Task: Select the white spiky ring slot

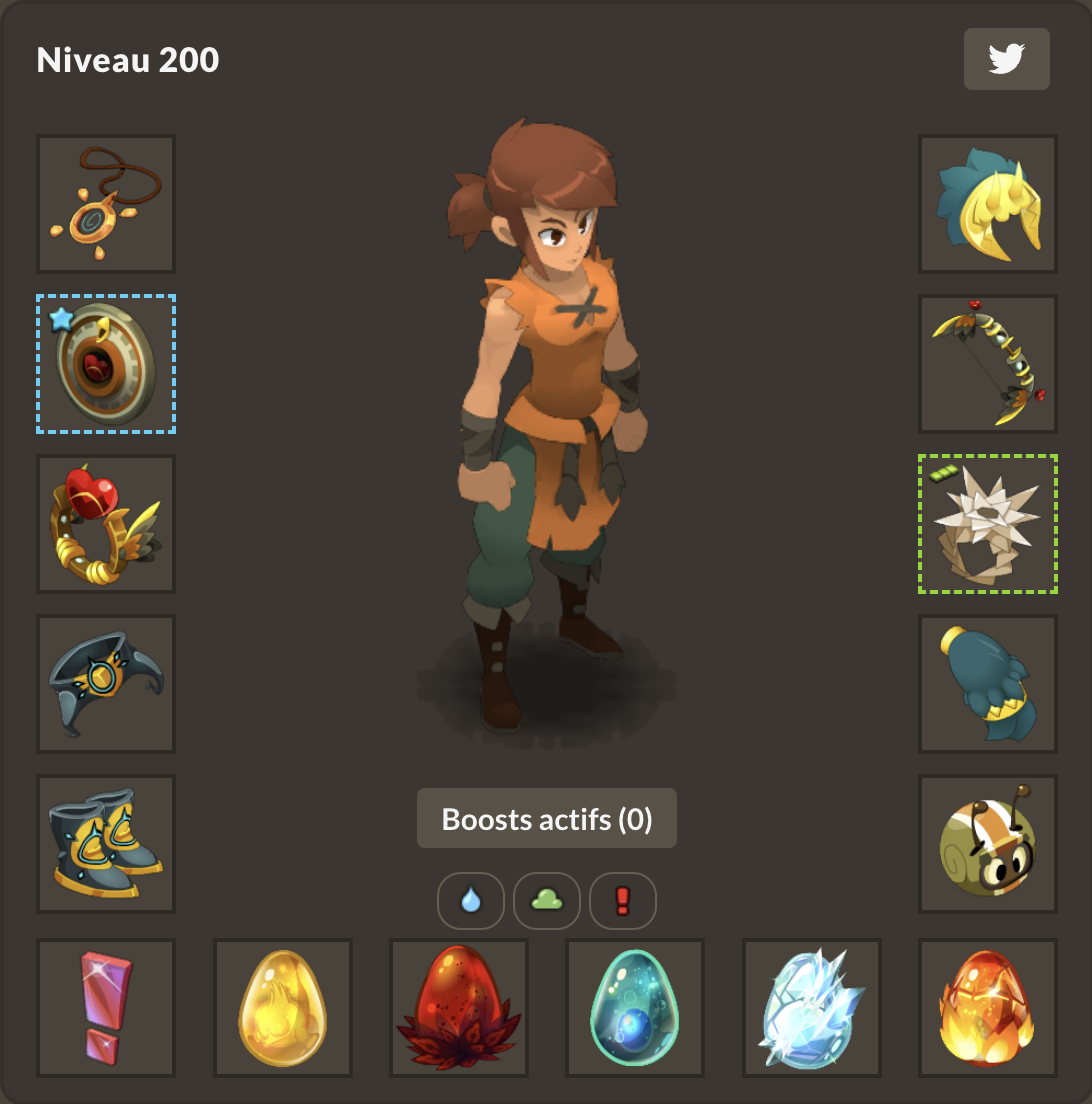Action: pos(988,524)
